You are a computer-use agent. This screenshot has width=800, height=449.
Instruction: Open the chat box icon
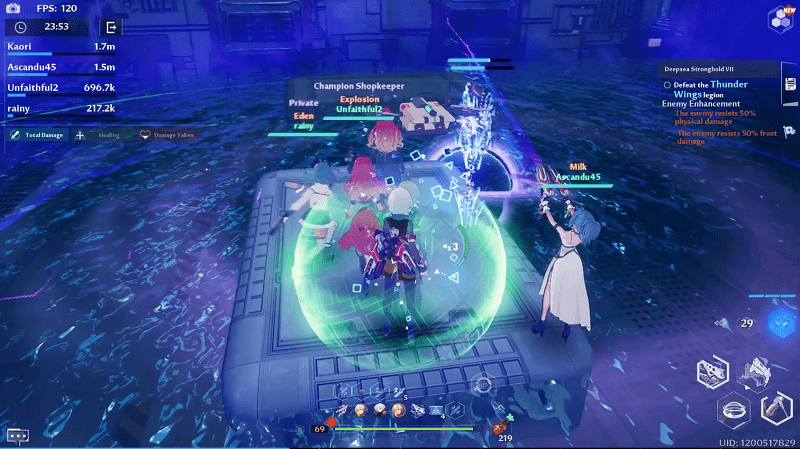(17, 436)
